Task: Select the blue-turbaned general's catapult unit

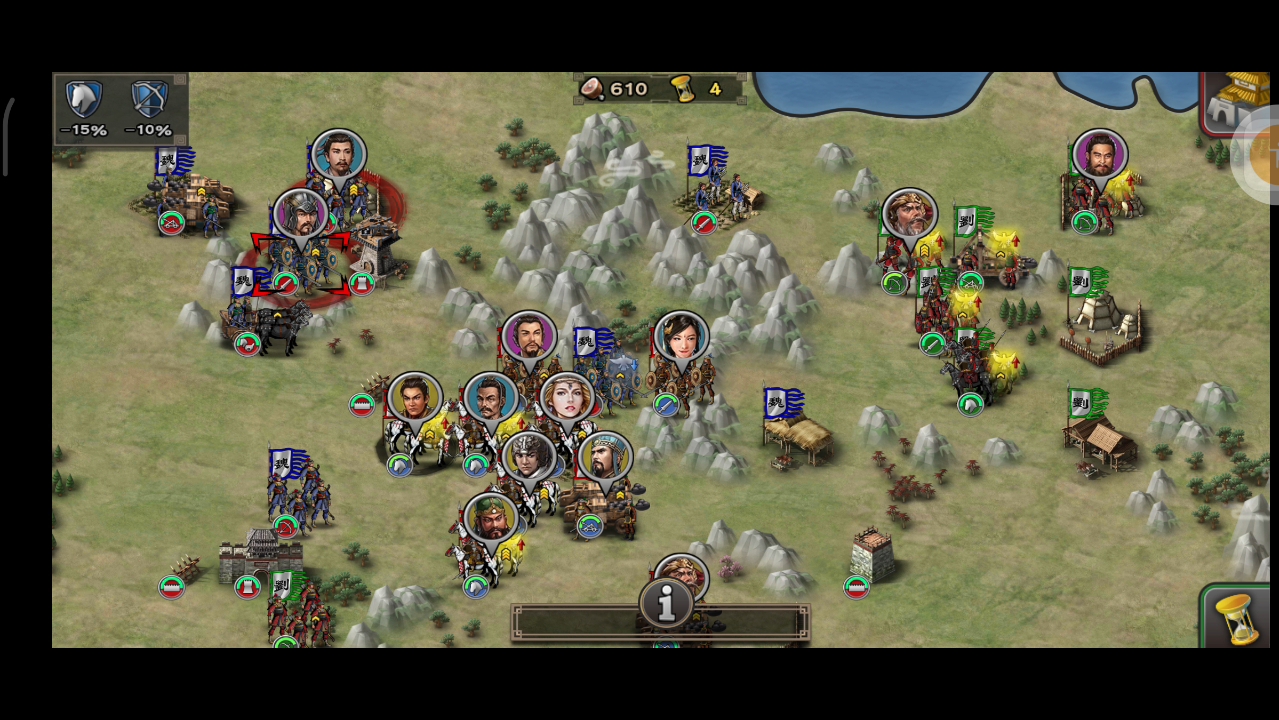Action: point(605,459)
